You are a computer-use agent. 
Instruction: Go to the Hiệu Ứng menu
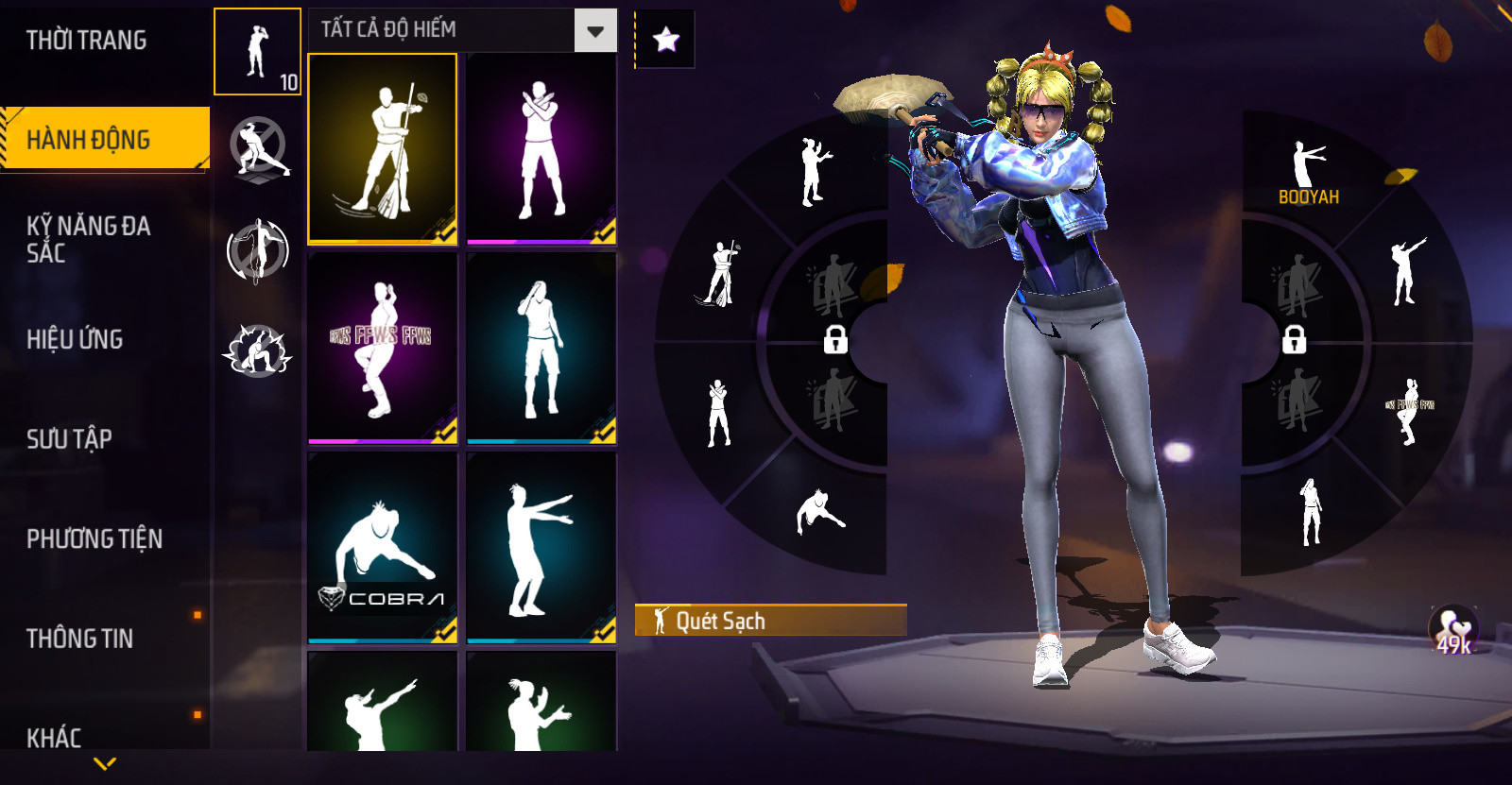point(76,339)
